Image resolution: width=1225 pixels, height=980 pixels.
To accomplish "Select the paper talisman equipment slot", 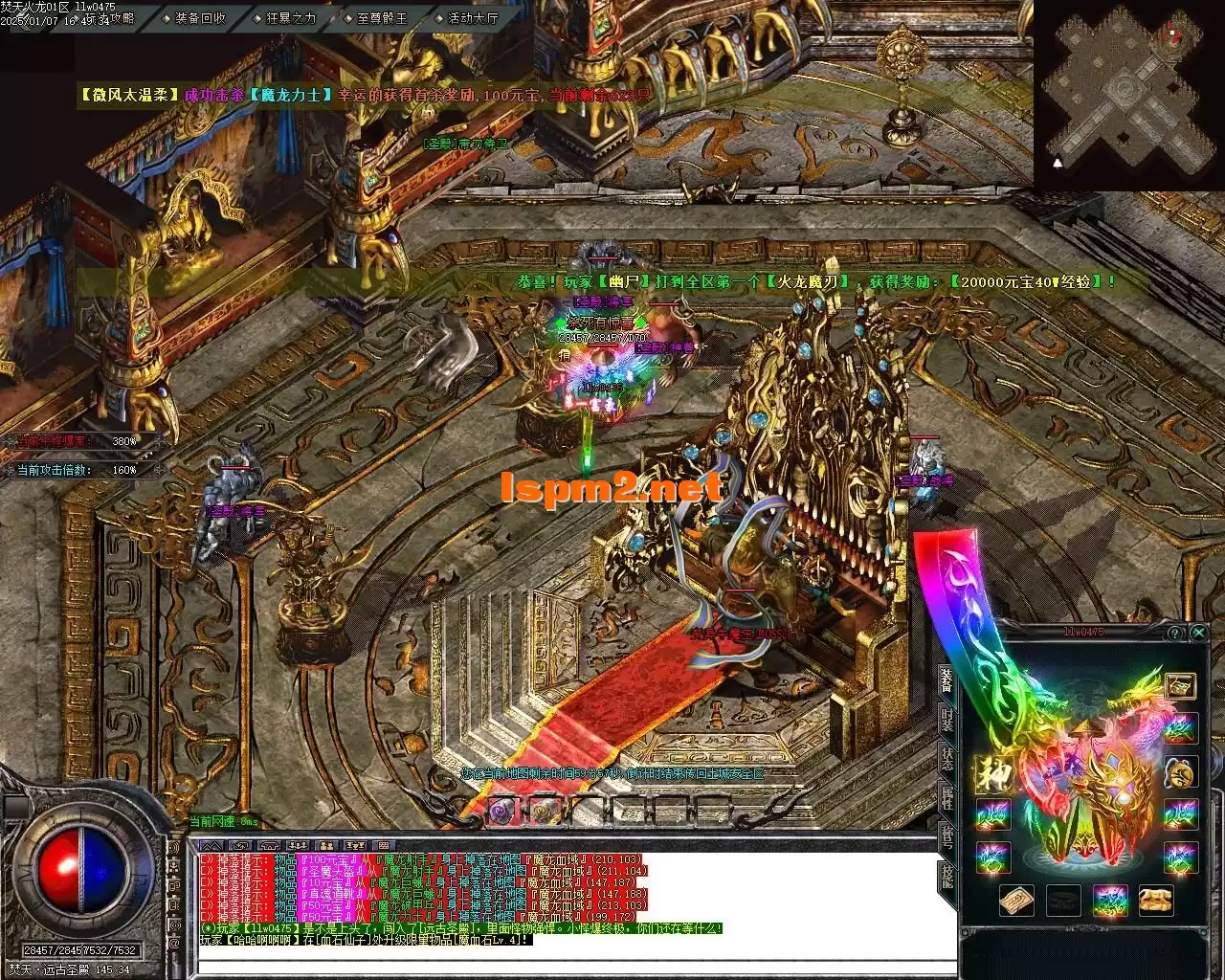I will (x=1016, y=900).
